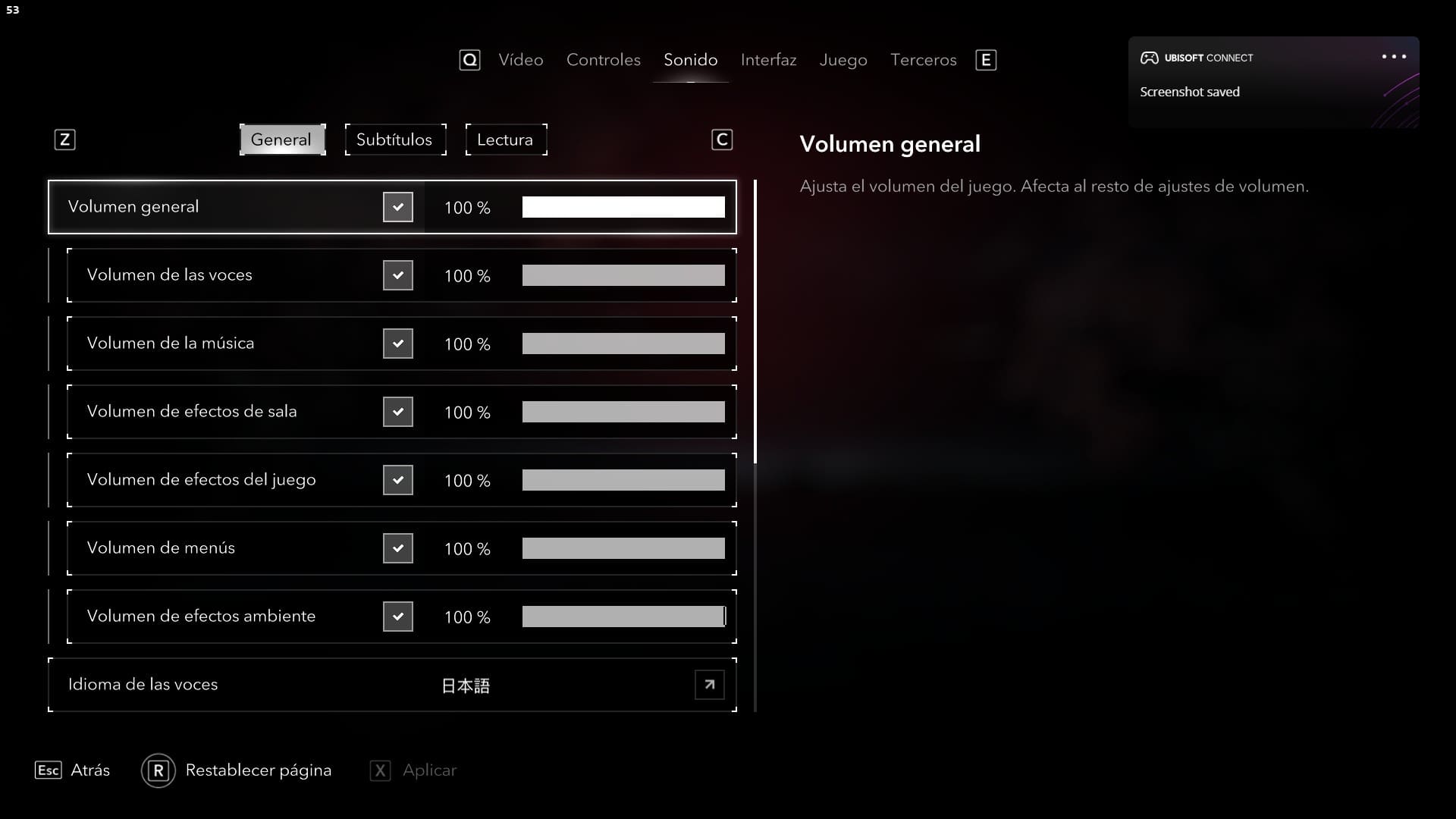
Task: Mute voices with Volumen de las voces checkbox
Action: coord(397,275)
